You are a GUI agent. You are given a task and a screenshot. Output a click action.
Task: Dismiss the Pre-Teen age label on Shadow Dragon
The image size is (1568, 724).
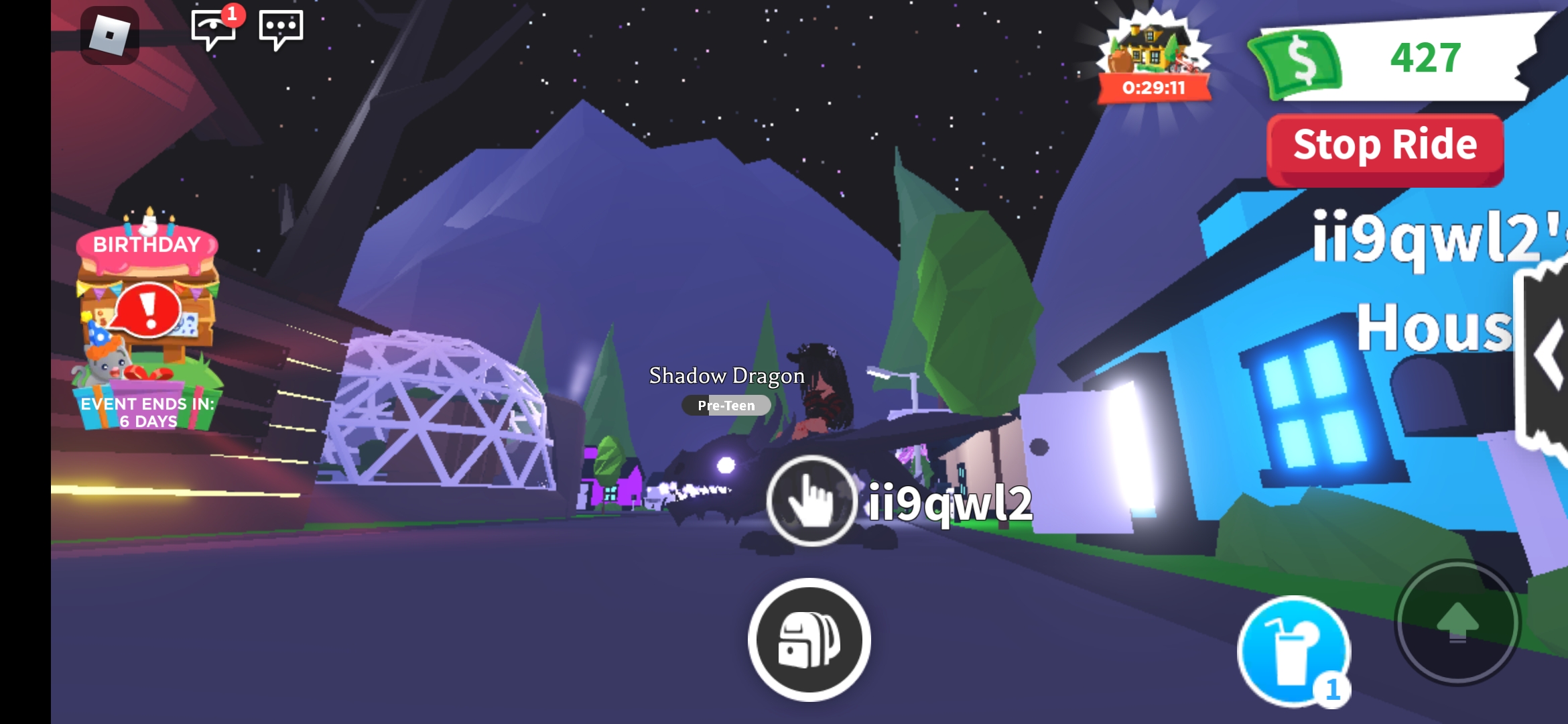[x=726, y=405]
